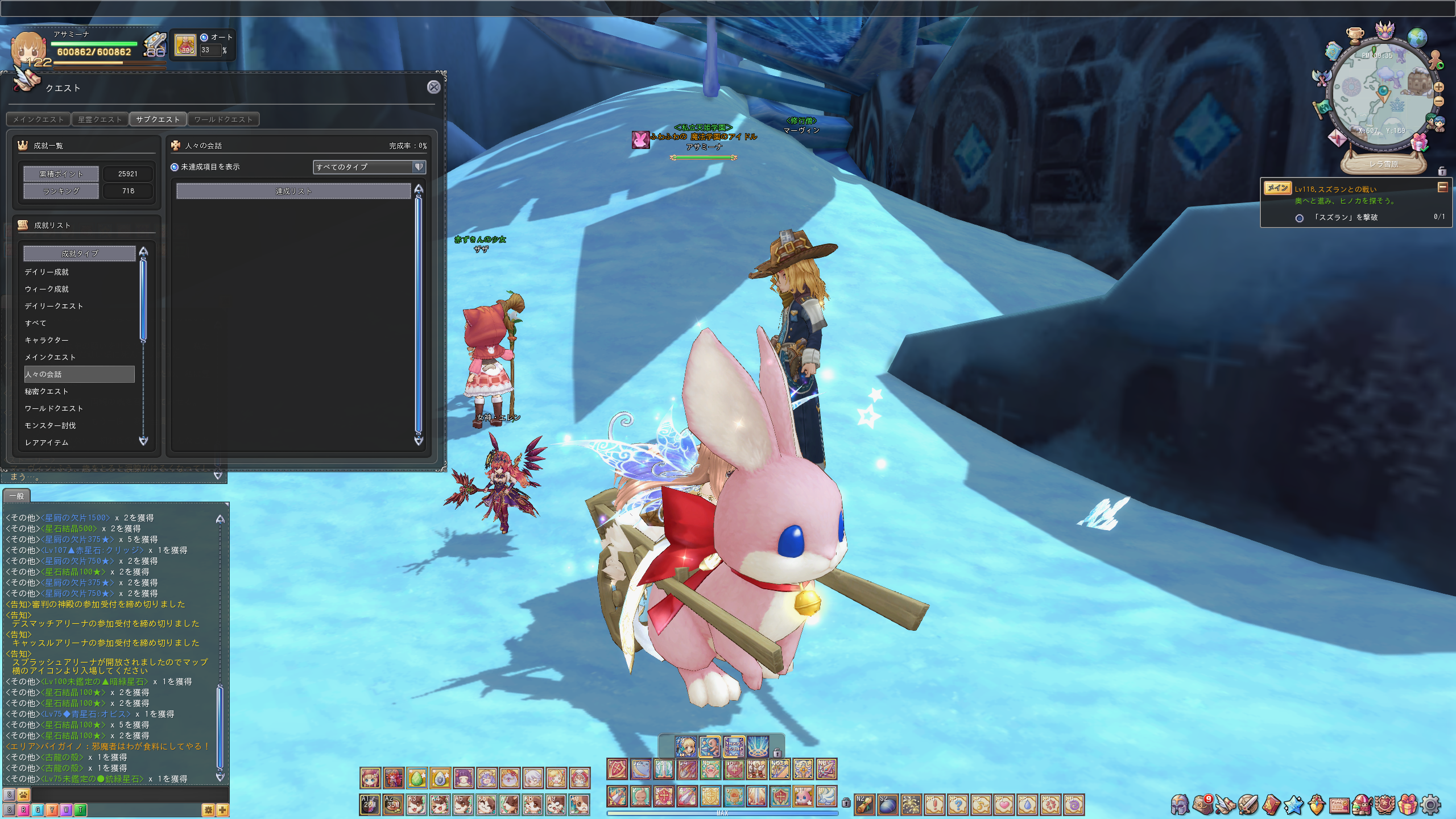Viewport: 1456px width, 819px height.
Task: Open the bag icon with badge 9
Action: 1202,805
